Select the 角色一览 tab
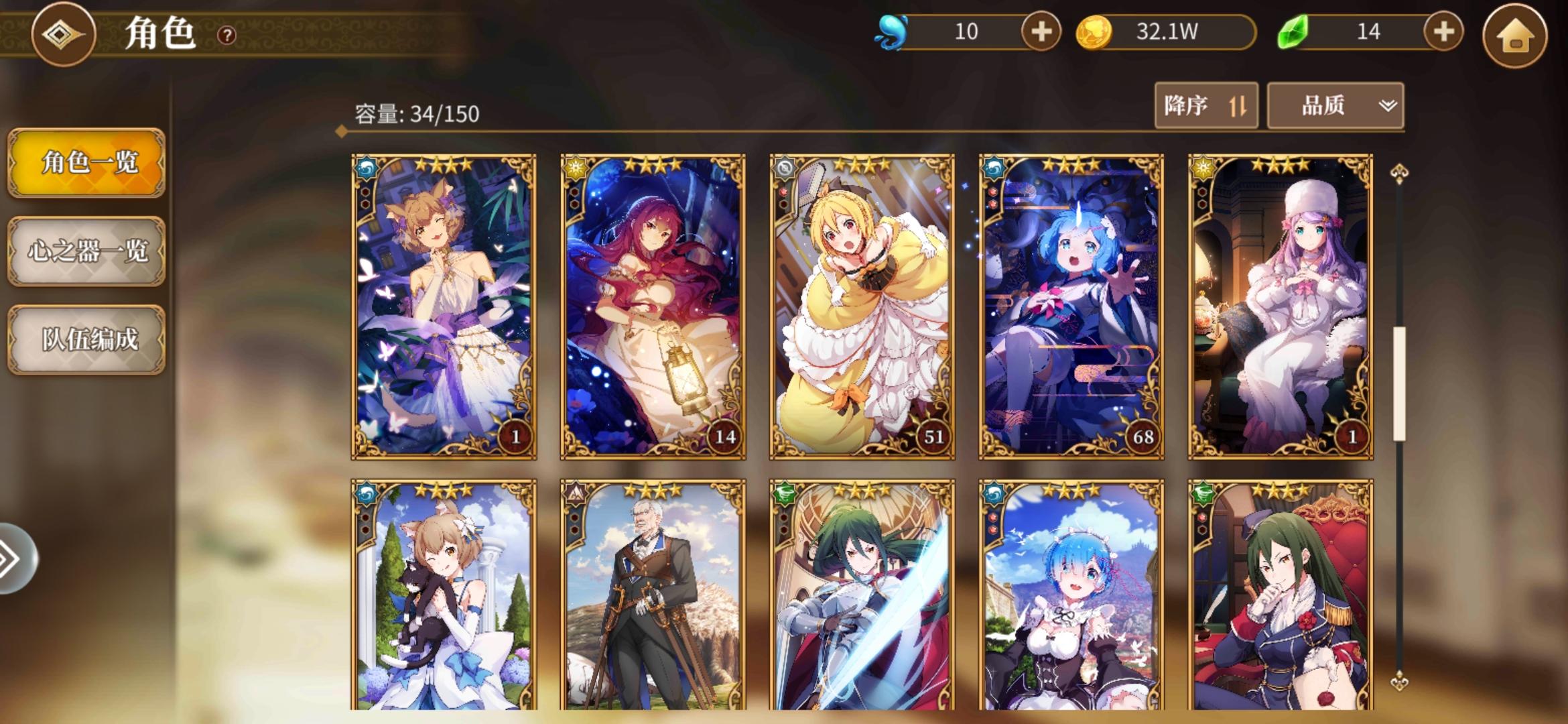 tap(86, 165)
